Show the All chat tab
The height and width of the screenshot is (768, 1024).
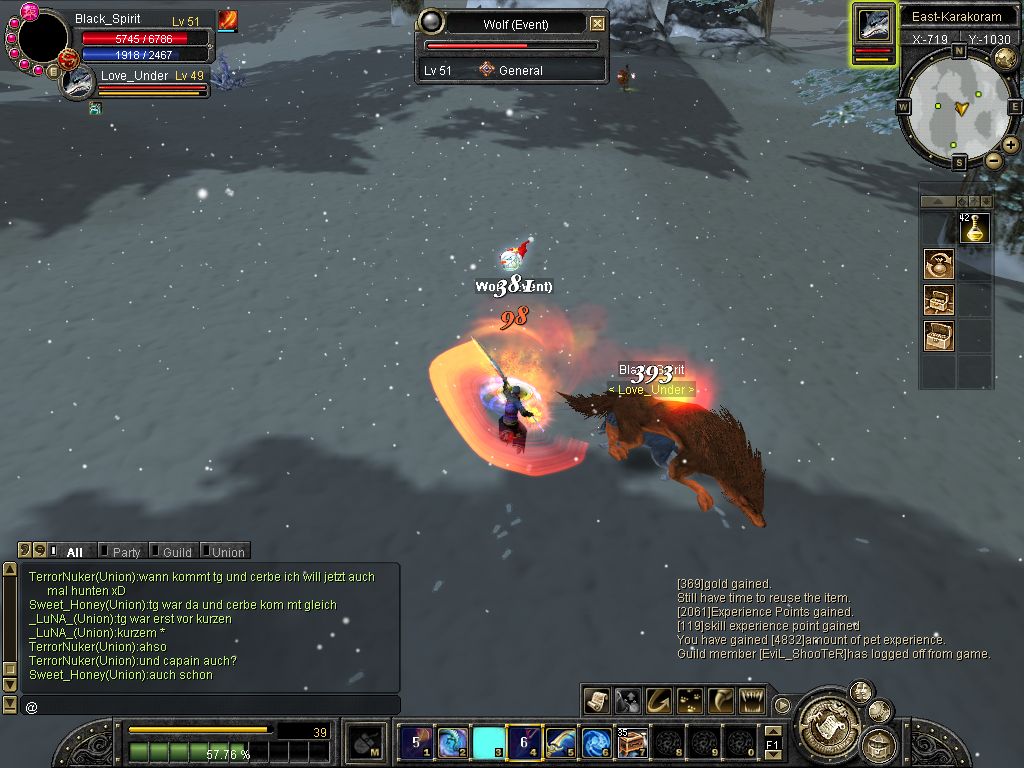pos(74,551)
